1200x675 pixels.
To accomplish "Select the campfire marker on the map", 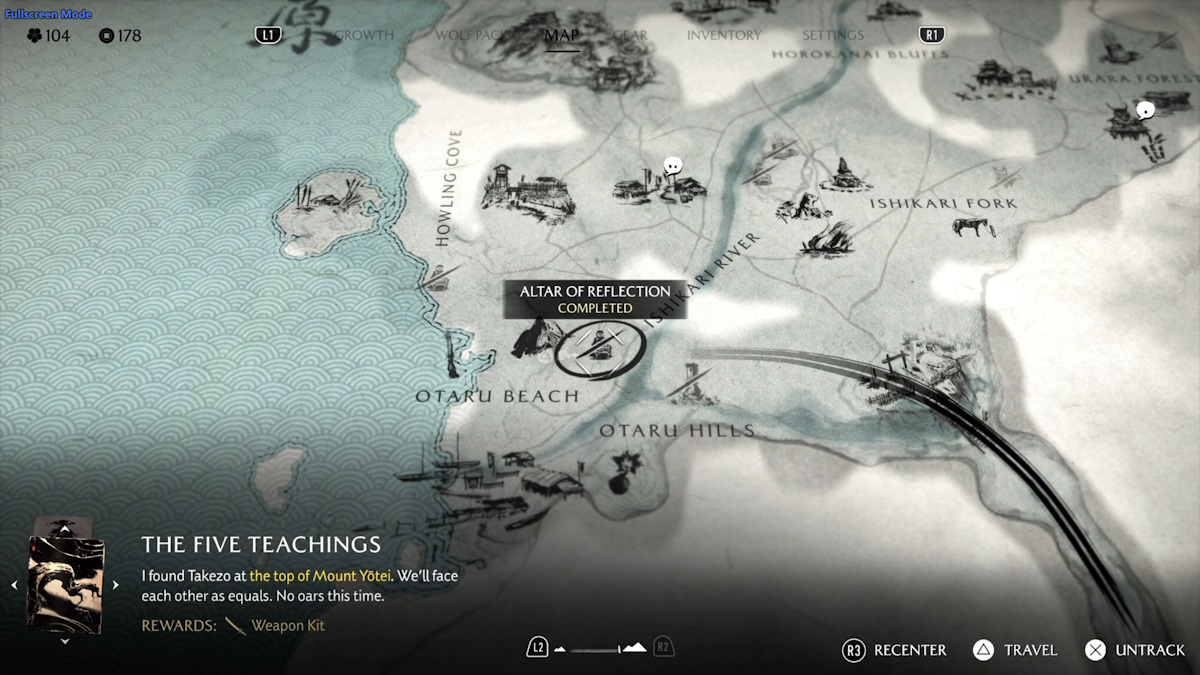I will click(830, 237).
